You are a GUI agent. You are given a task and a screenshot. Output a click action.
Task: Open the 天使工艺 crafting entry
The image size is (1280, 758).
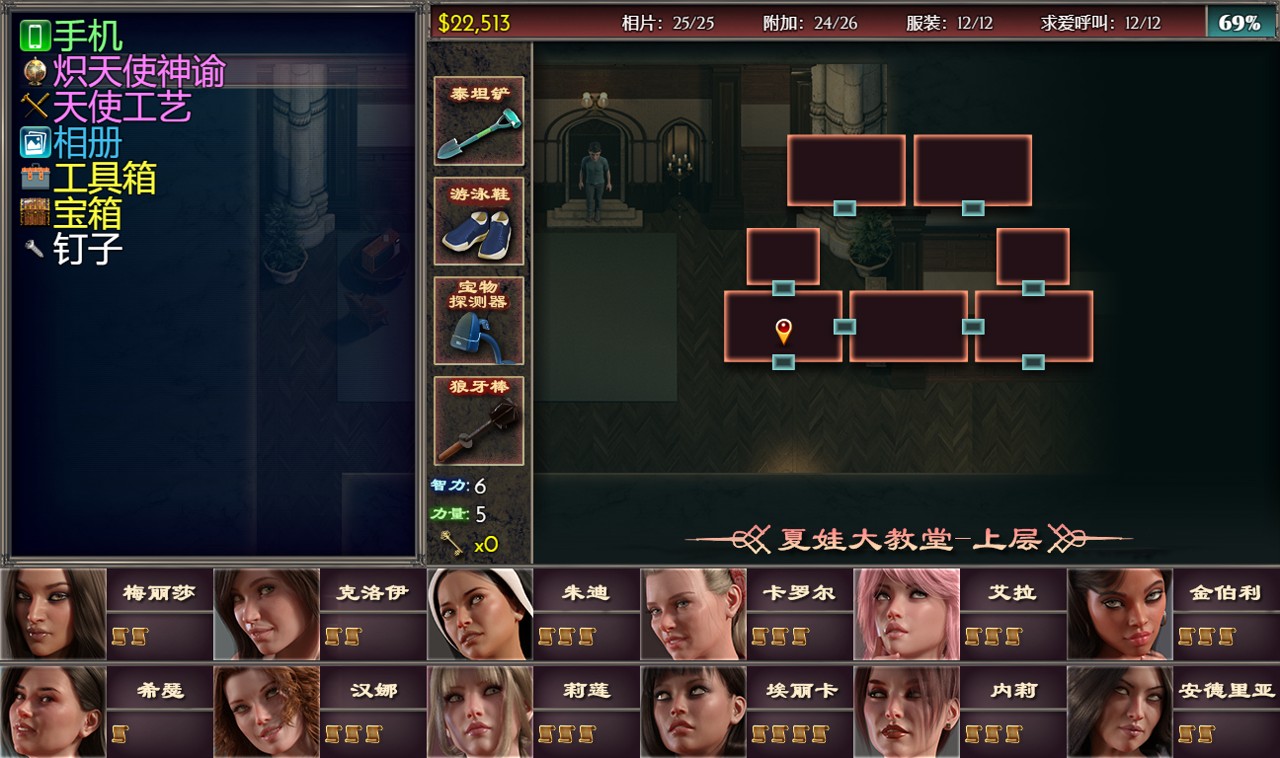(x=121, y=106)
